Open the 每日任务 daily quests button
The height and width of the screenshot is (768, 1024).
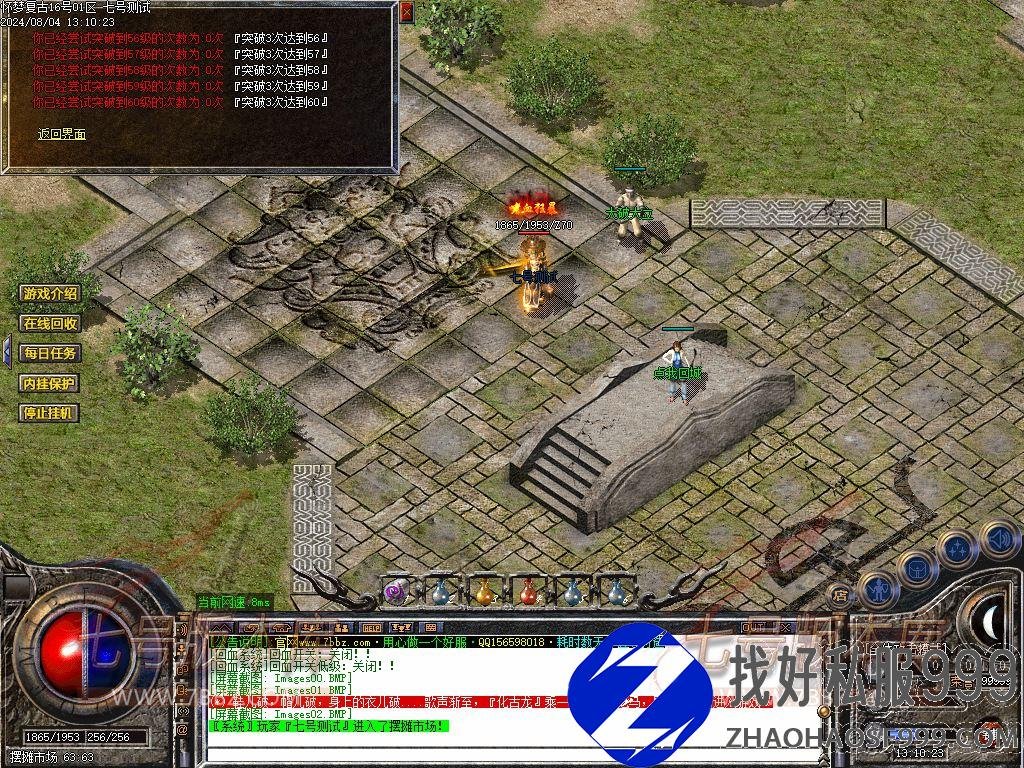click(x=49, y=353)
